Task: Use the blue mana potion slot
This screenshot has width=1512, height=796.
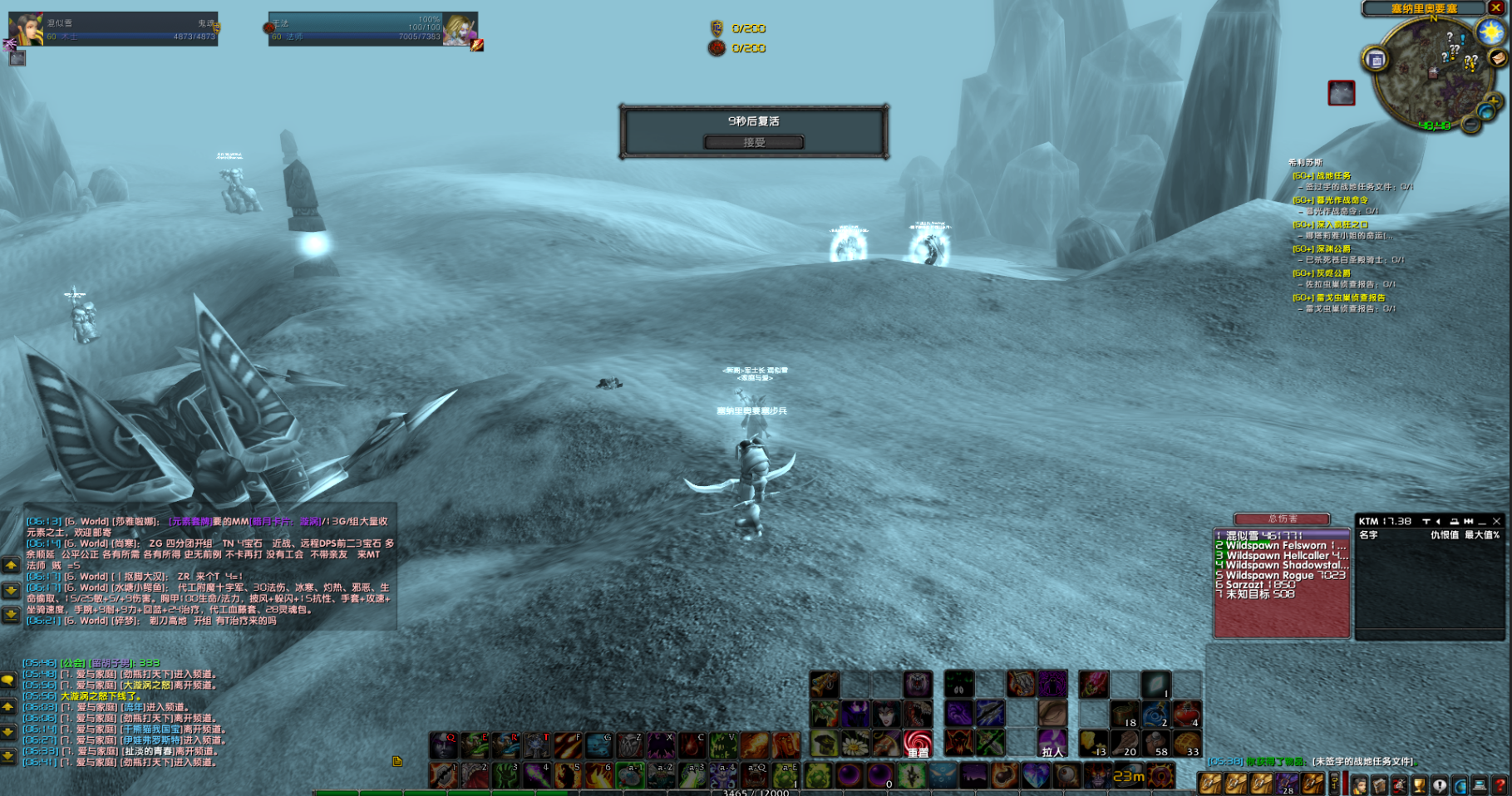Action: [x=1156, y=715]
